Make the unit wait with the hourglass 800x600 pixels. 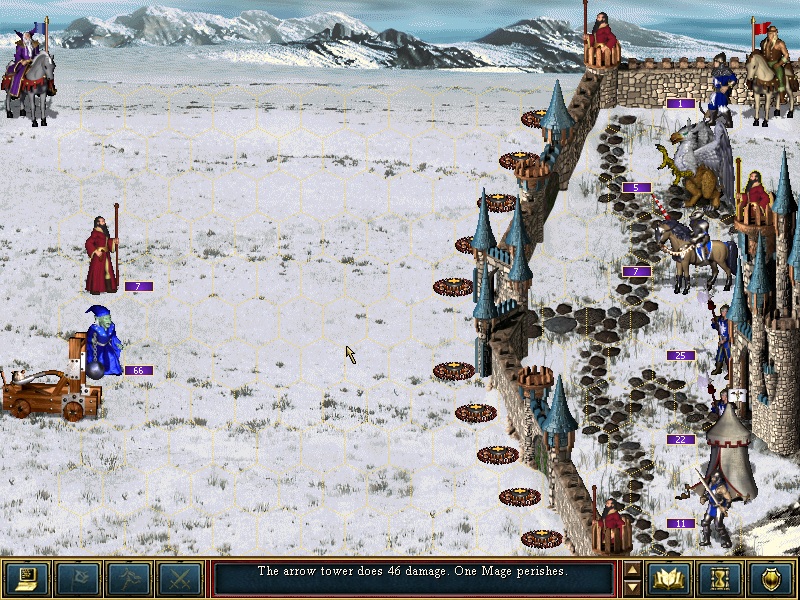721,578
